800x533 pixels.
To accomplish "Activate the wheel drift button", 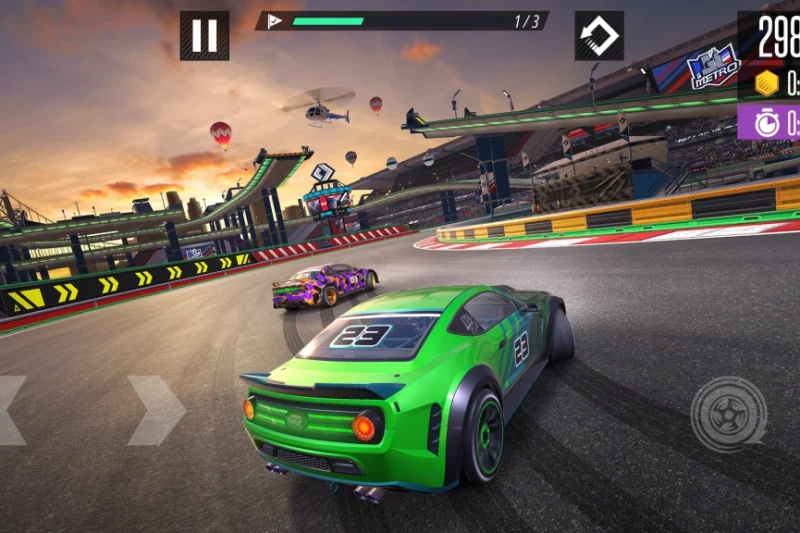I will (x=728, y=413).
